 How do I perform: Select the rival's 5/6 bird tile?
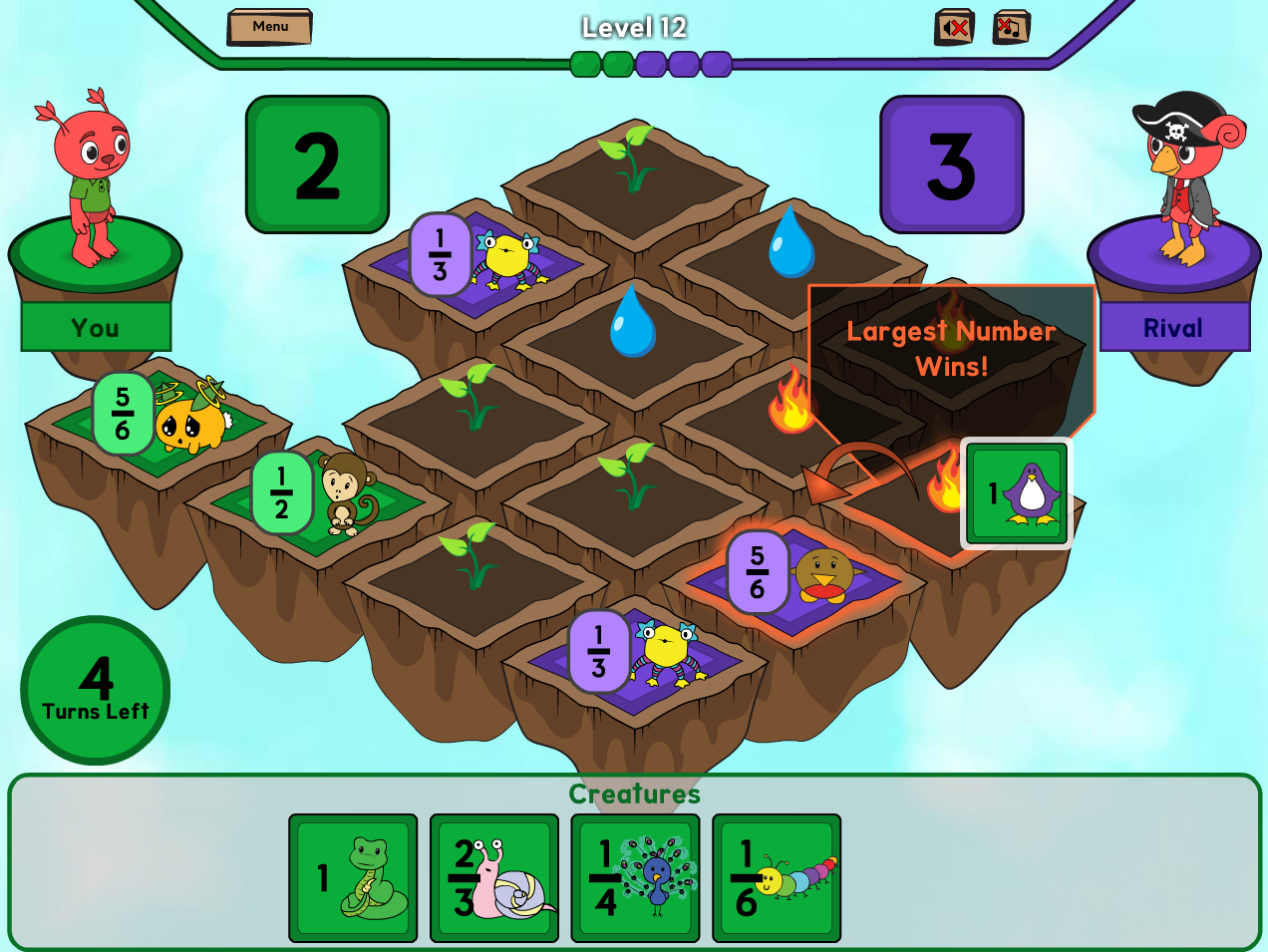pyautogui.click(x=797, y=575)
